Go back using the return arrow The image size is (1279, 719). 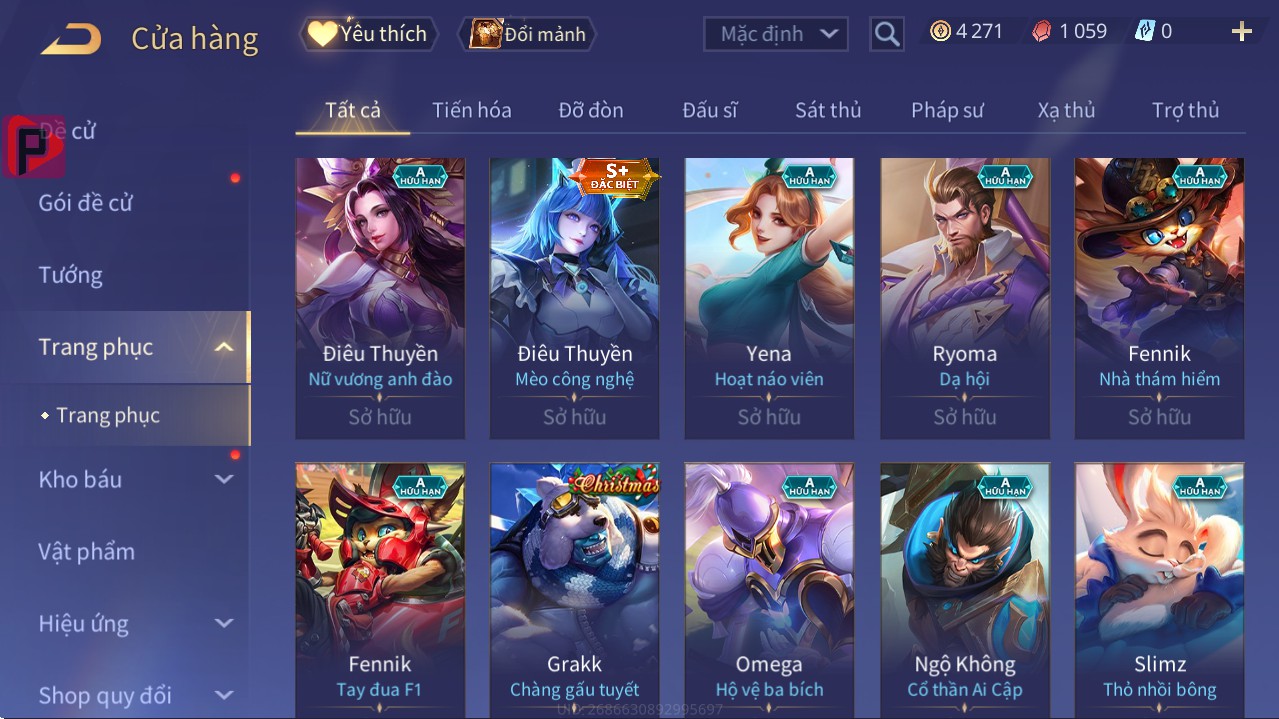click(x=71, y=38)
